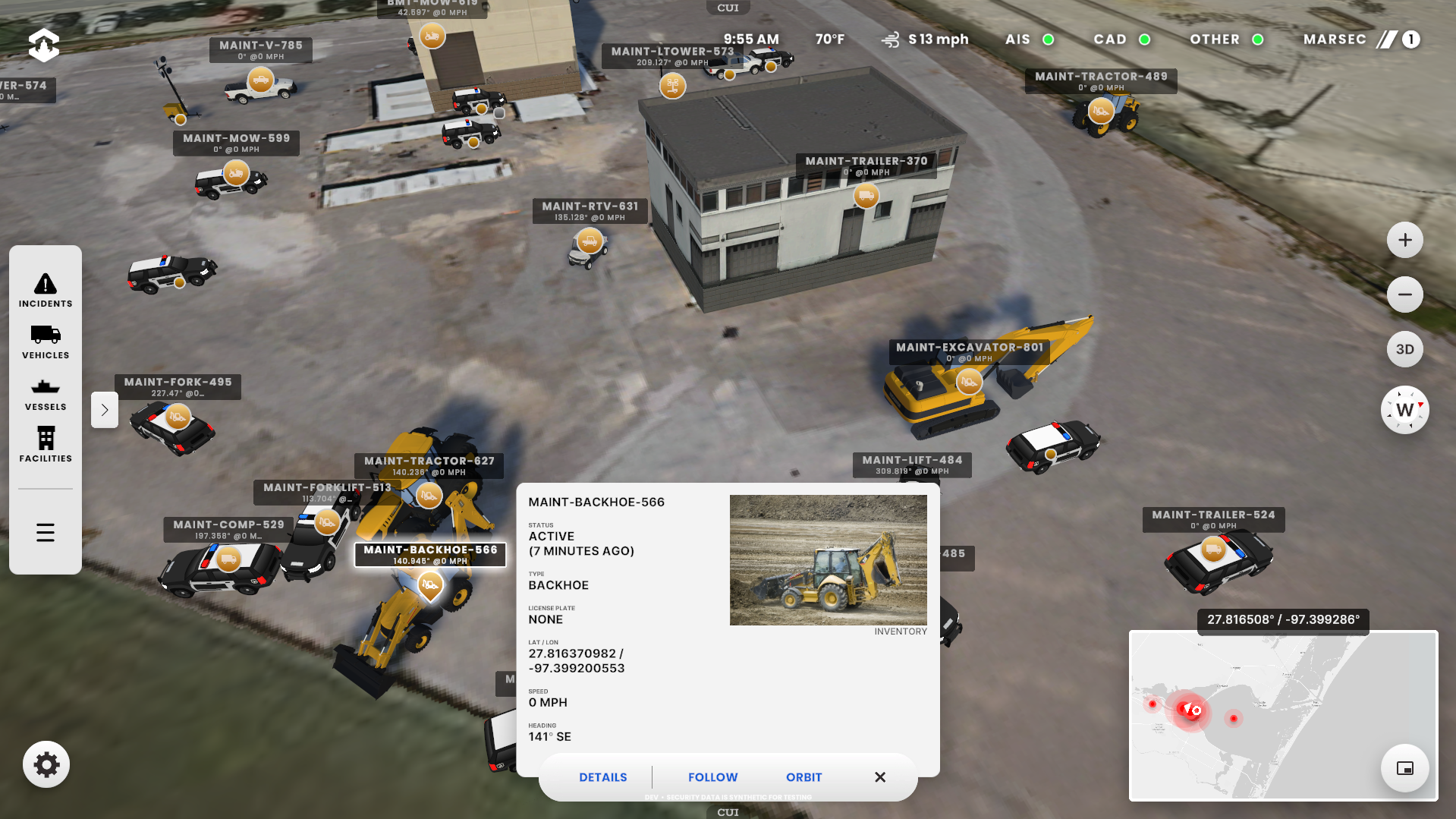Open picture-in-picture on the minimap
The height and width of the screenshot is (819, 1456).
(1404, 767)
